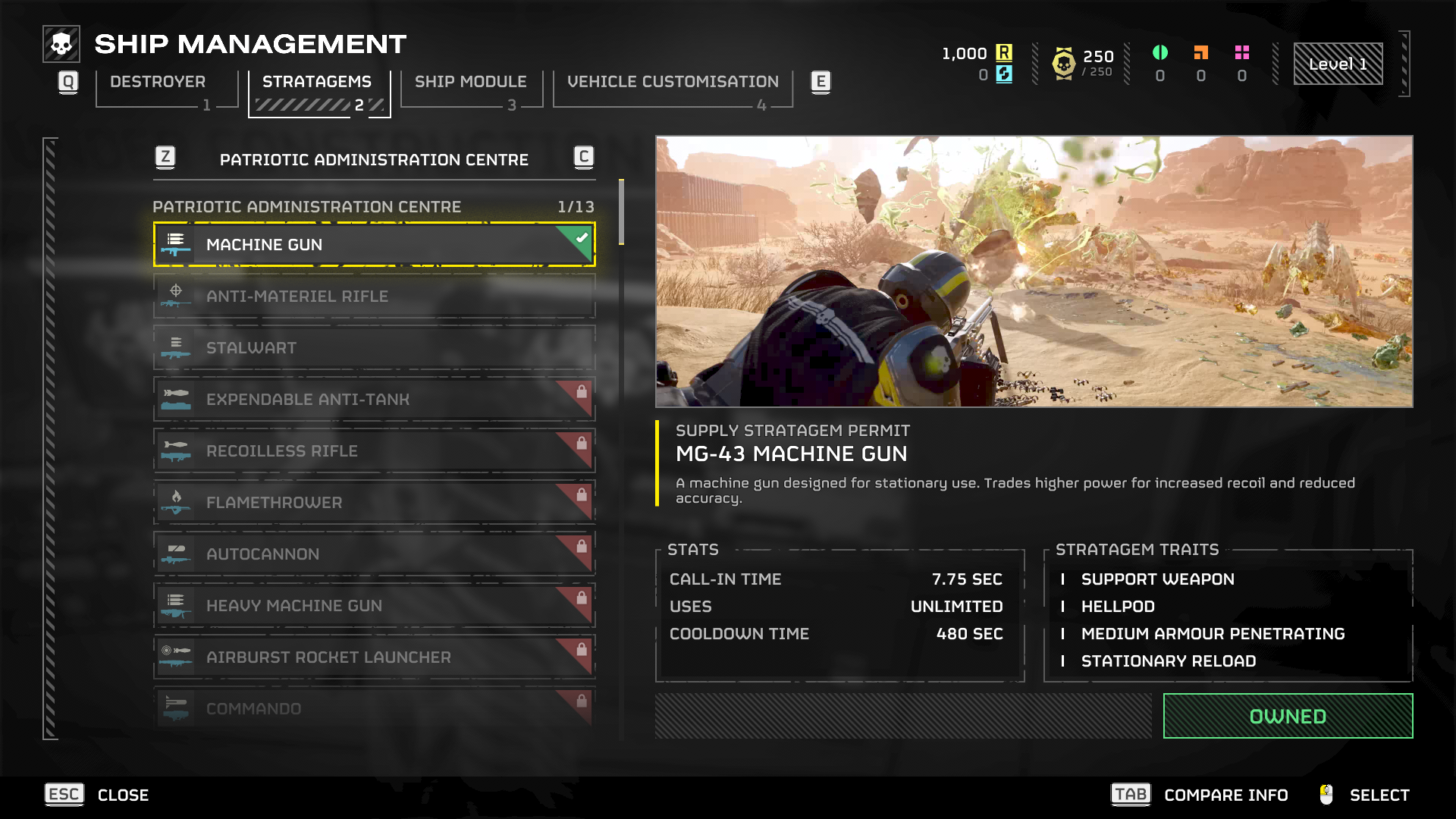Select the Machine Gun stratagem

(x=374, y=245)
